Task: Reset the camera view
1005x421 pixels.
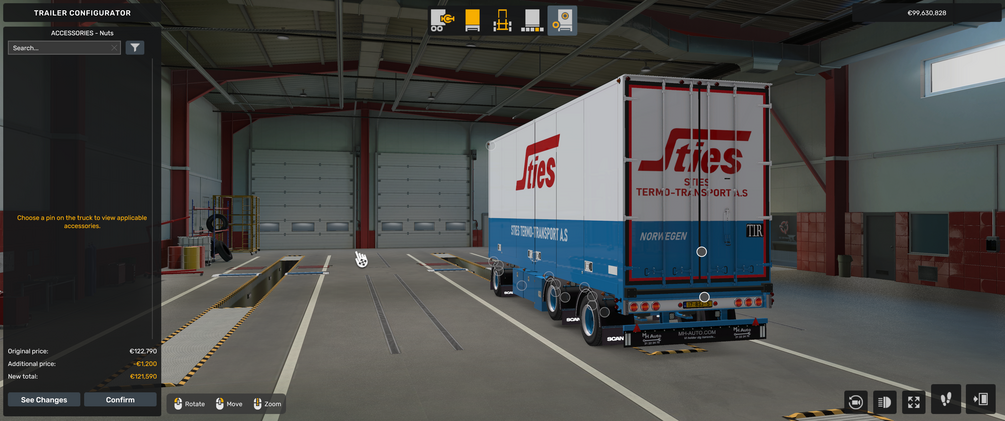Action: pos(855,401)
